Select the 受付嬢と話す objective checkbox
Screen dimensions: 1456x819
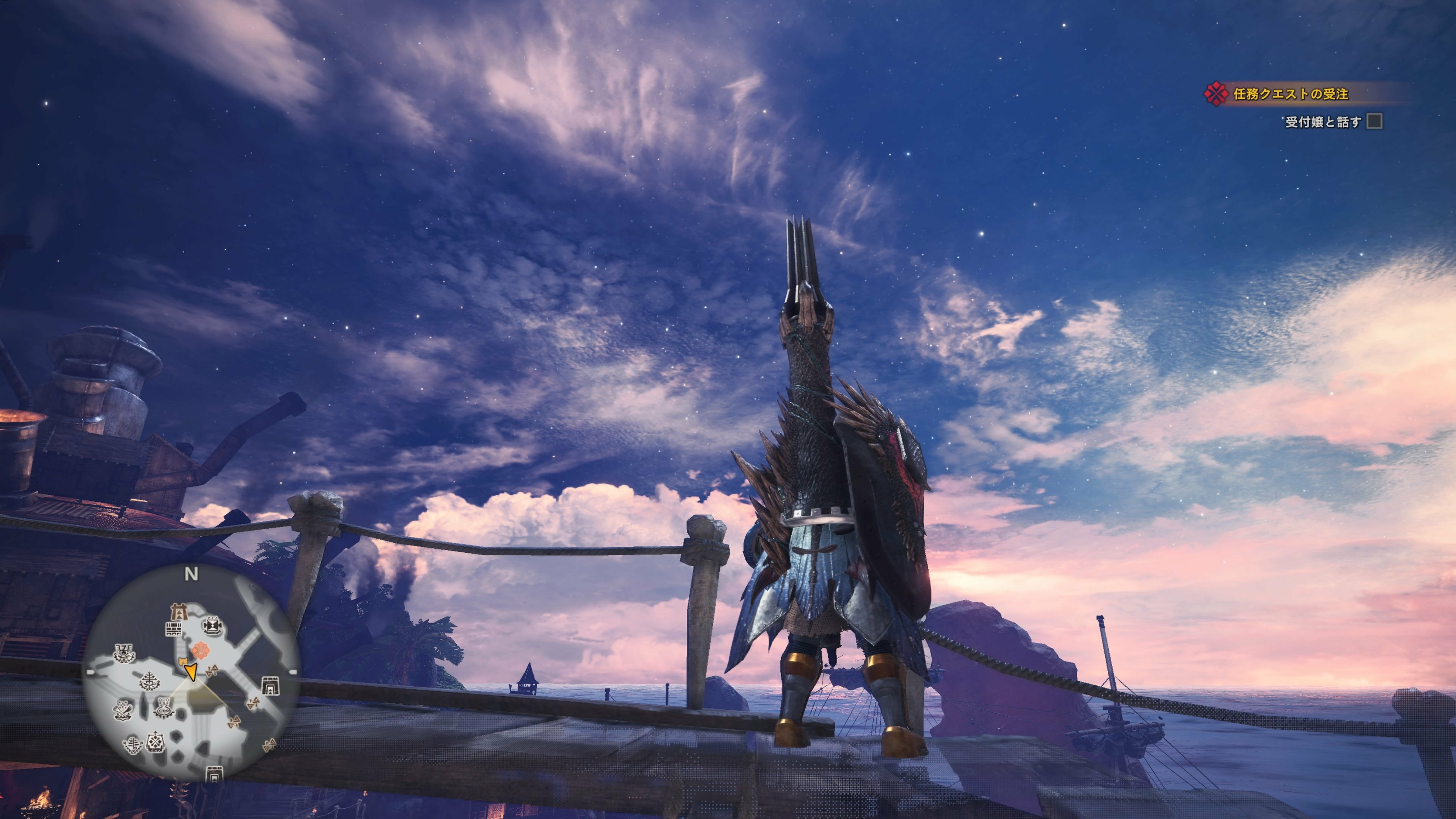(1374, 122)
